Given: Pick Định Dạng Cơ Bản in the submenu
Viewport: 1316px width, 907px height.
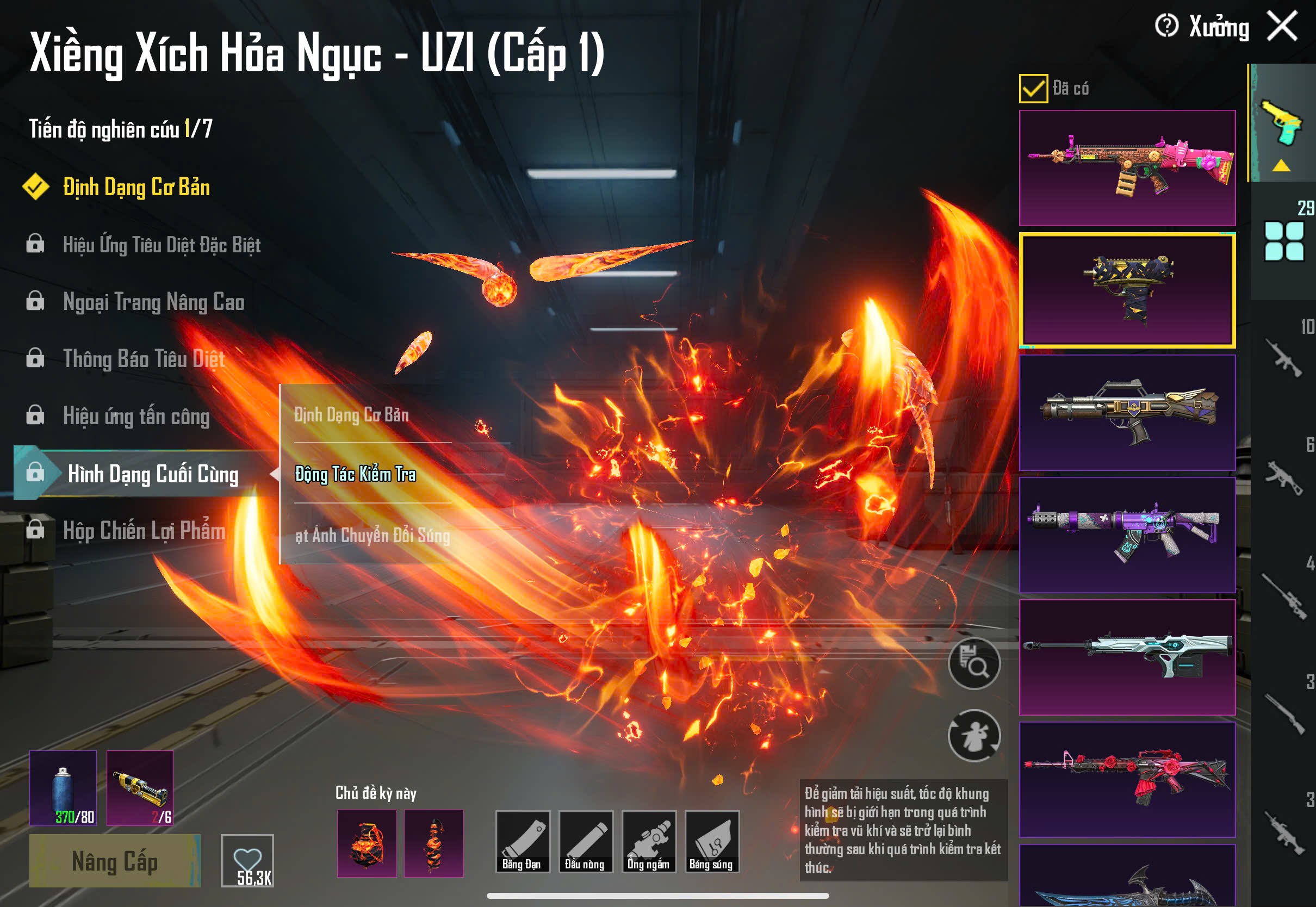Looking at the screenshot, I should pos(352,415).
